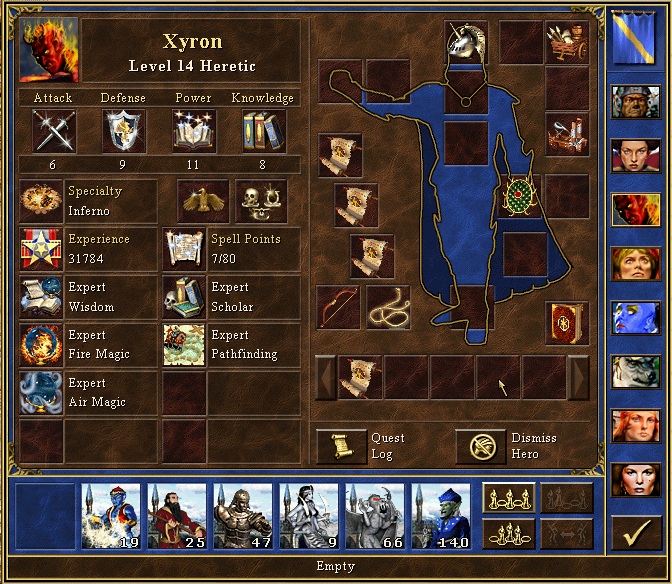View Expert Fire Magic skill details
Image resolution: width=672 pixels, height=584 pixels.
coord(88,345)
